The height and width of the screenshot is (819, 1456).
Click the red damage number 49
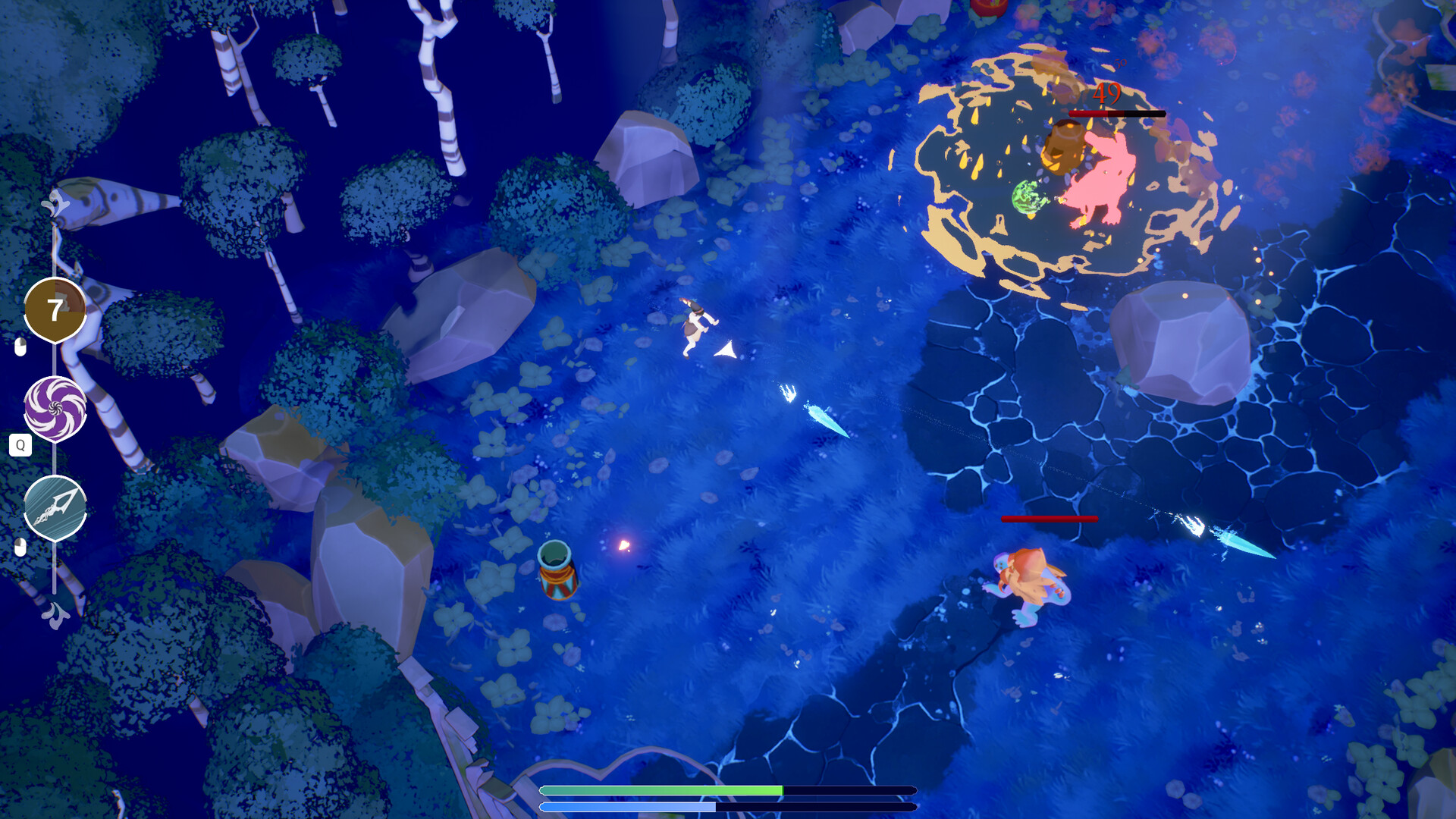coord(1107,95)
